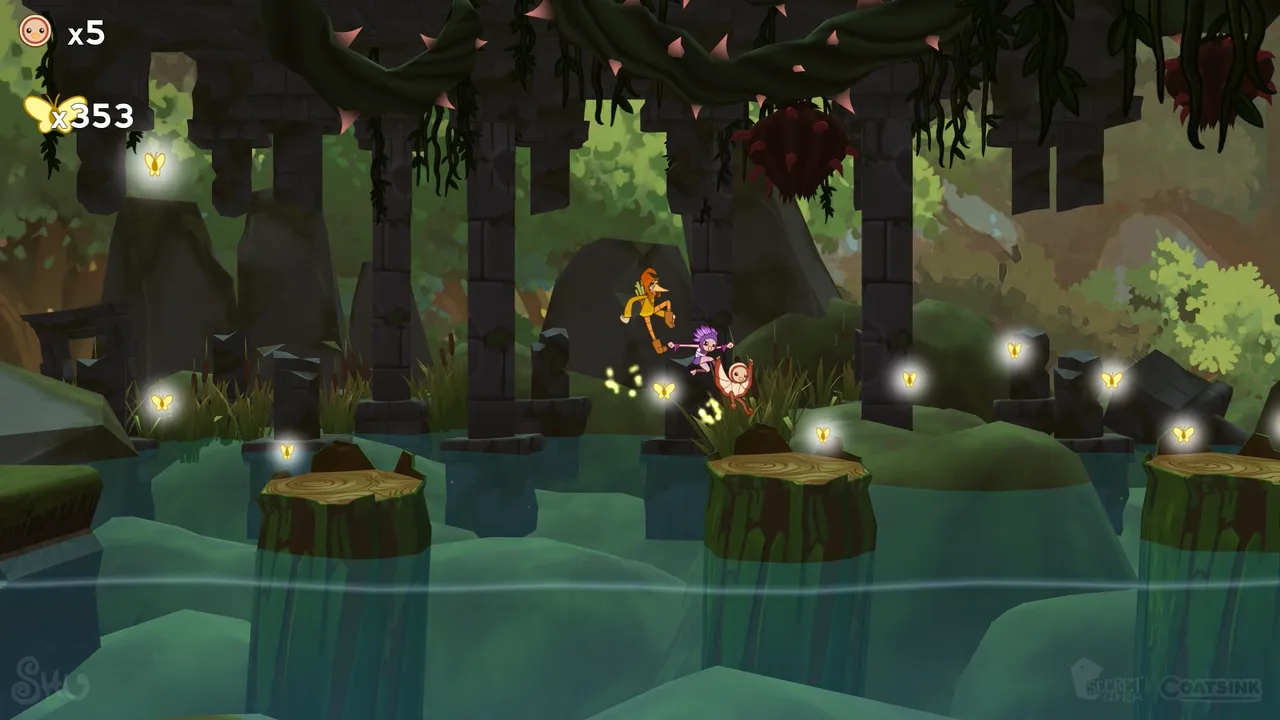
Task: Click the baby face lives icon
Action: 33,30
